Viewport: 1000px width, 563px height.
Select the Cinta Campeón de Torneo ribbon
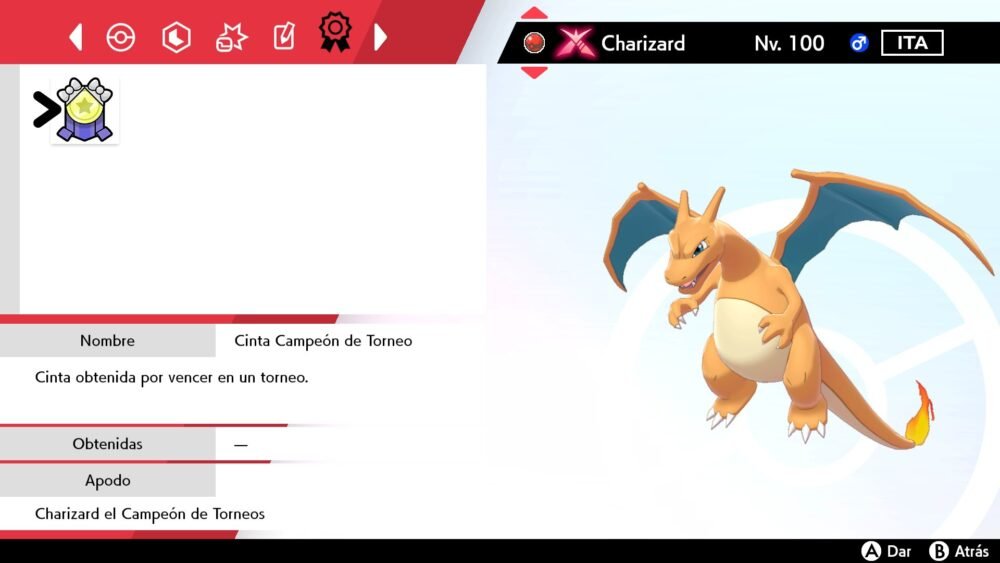(84, 110)
